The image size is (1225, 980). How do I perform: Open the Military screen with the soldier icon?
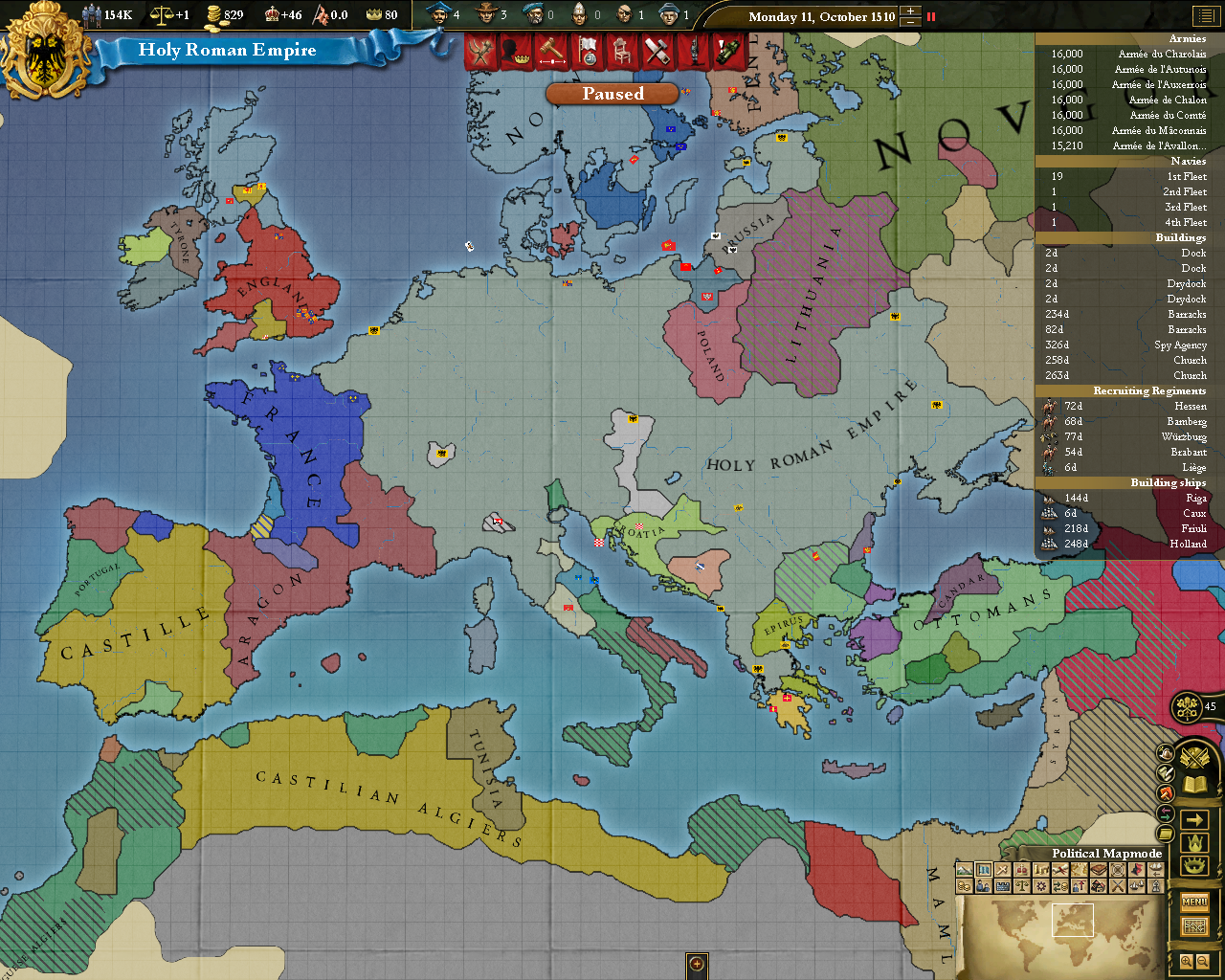(x=695, y=50)
